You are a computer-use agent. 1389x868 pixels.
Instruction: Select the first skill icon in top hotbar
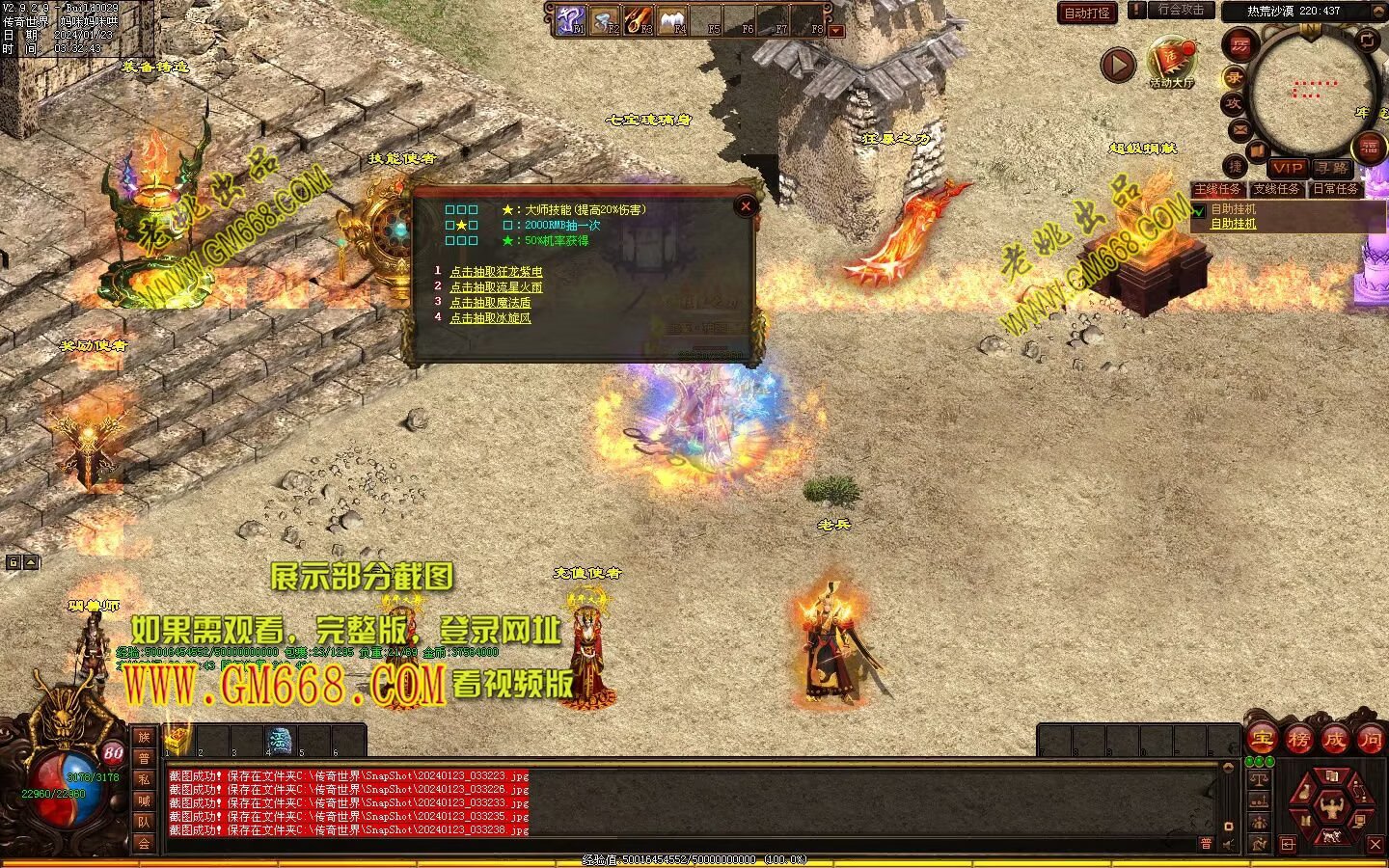[x=570, y=19]
